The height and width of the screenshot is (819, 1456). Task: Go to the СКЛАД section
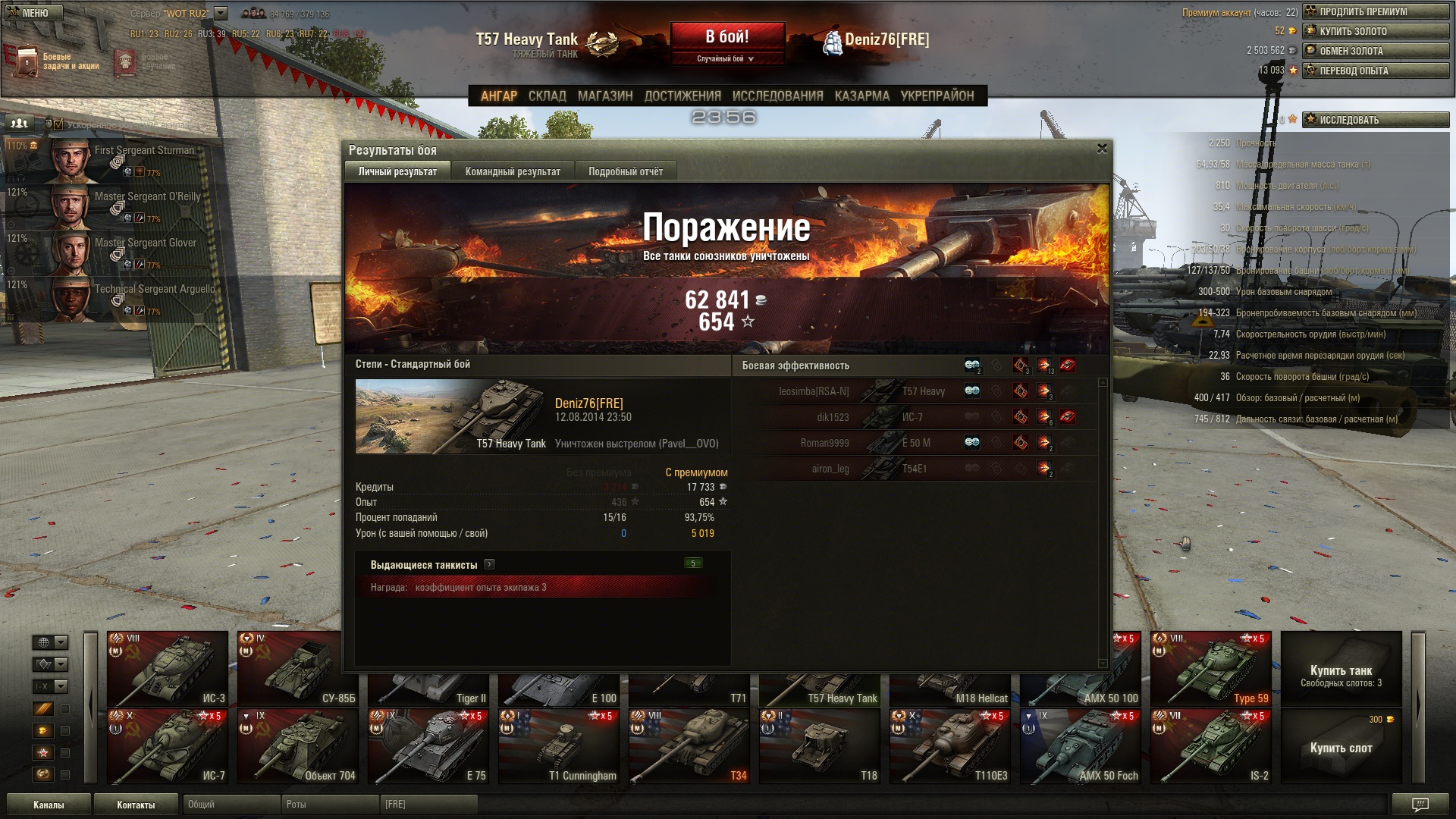(x=547, y=96)
